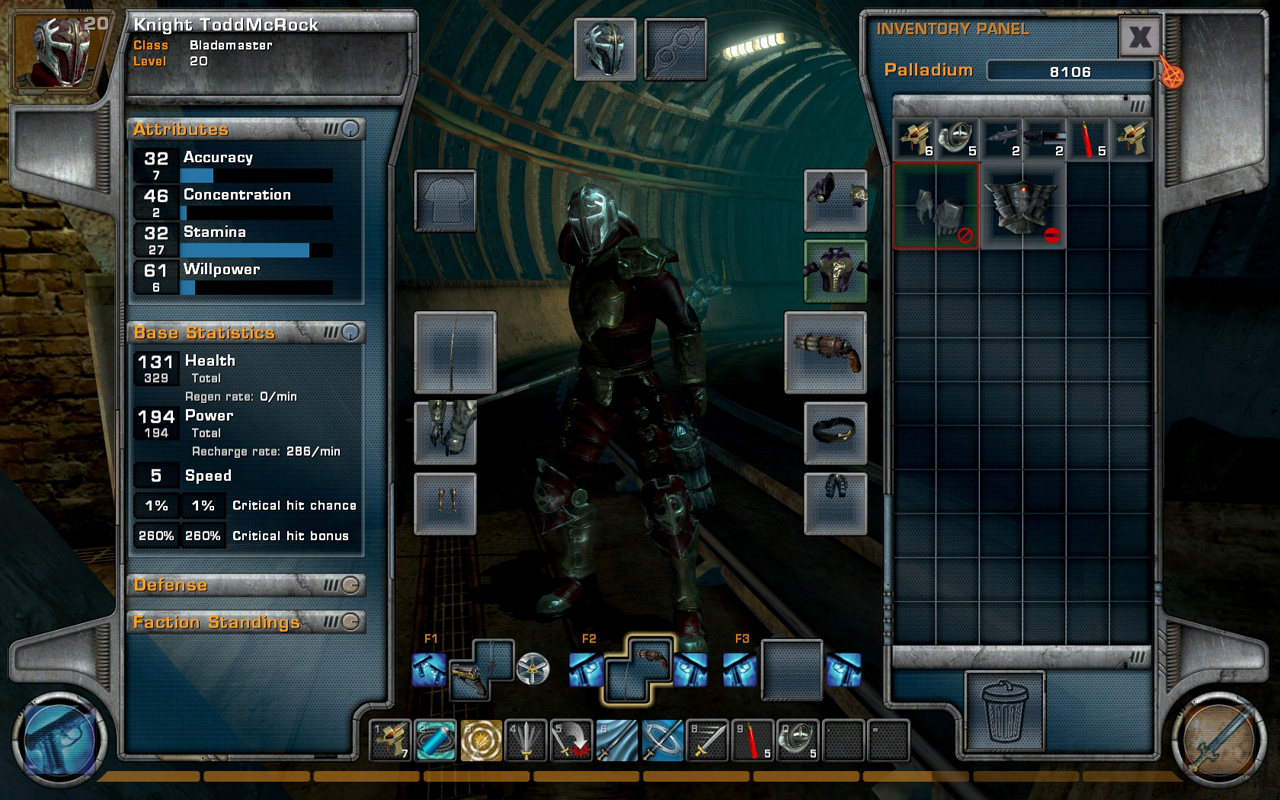
Task: Toggle the goggles display icon above the character
Action: (x=676, y=48)
